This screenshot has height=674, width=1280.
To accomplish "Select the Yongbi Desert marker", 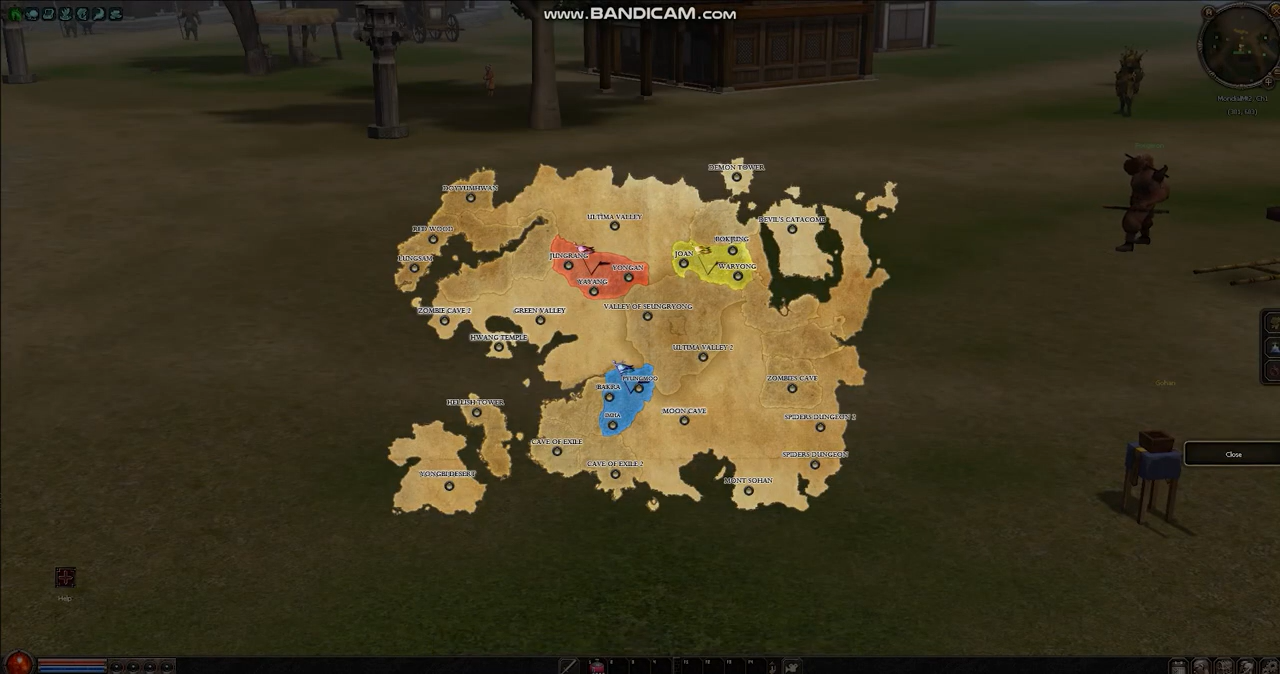I will 449,486.
